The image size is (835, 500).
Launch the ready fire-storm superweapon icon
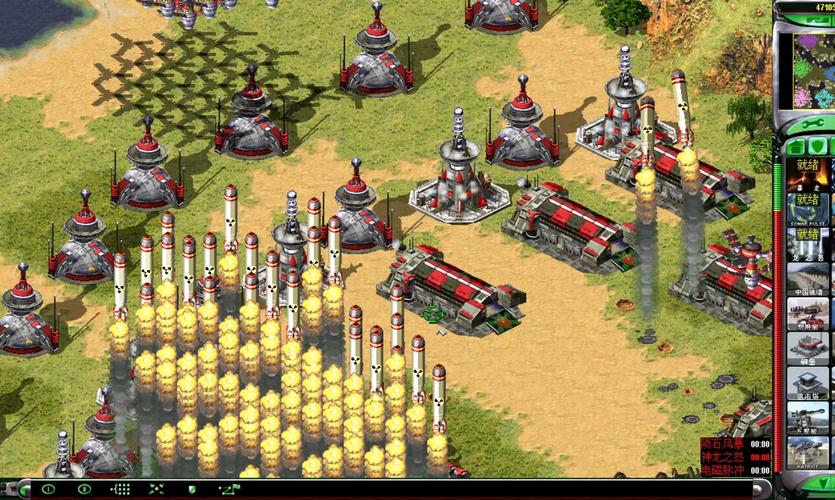807,174
